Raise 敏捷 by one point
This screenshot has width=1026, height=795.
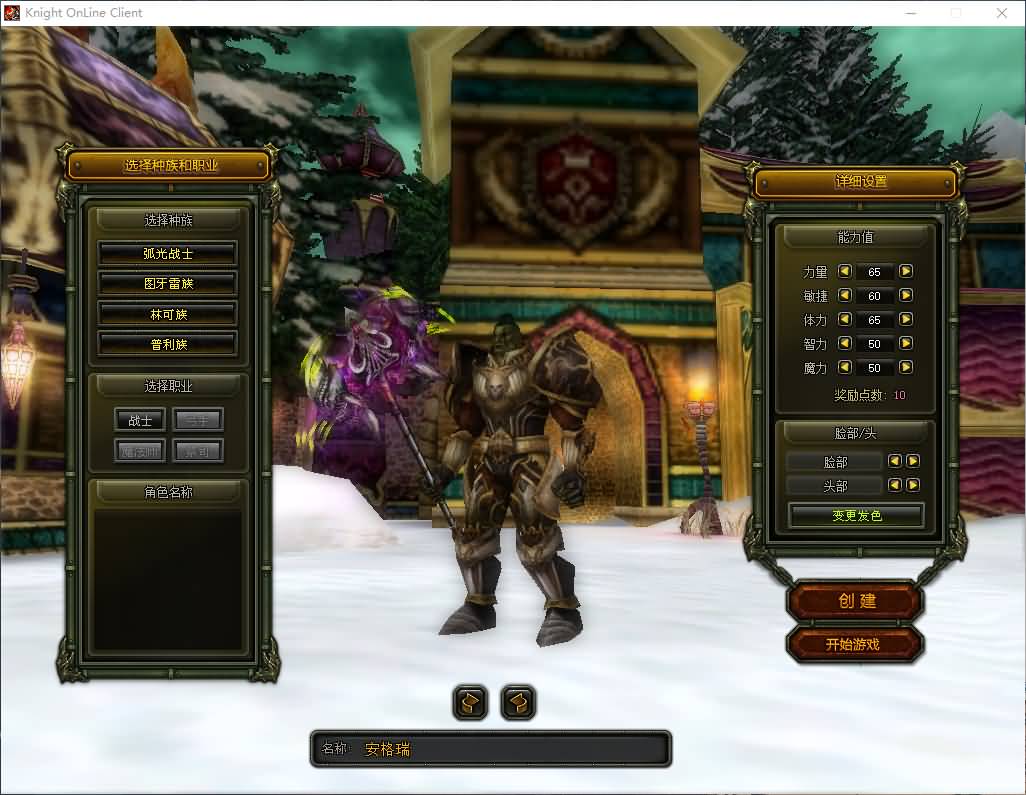click(x=905, y=295)
